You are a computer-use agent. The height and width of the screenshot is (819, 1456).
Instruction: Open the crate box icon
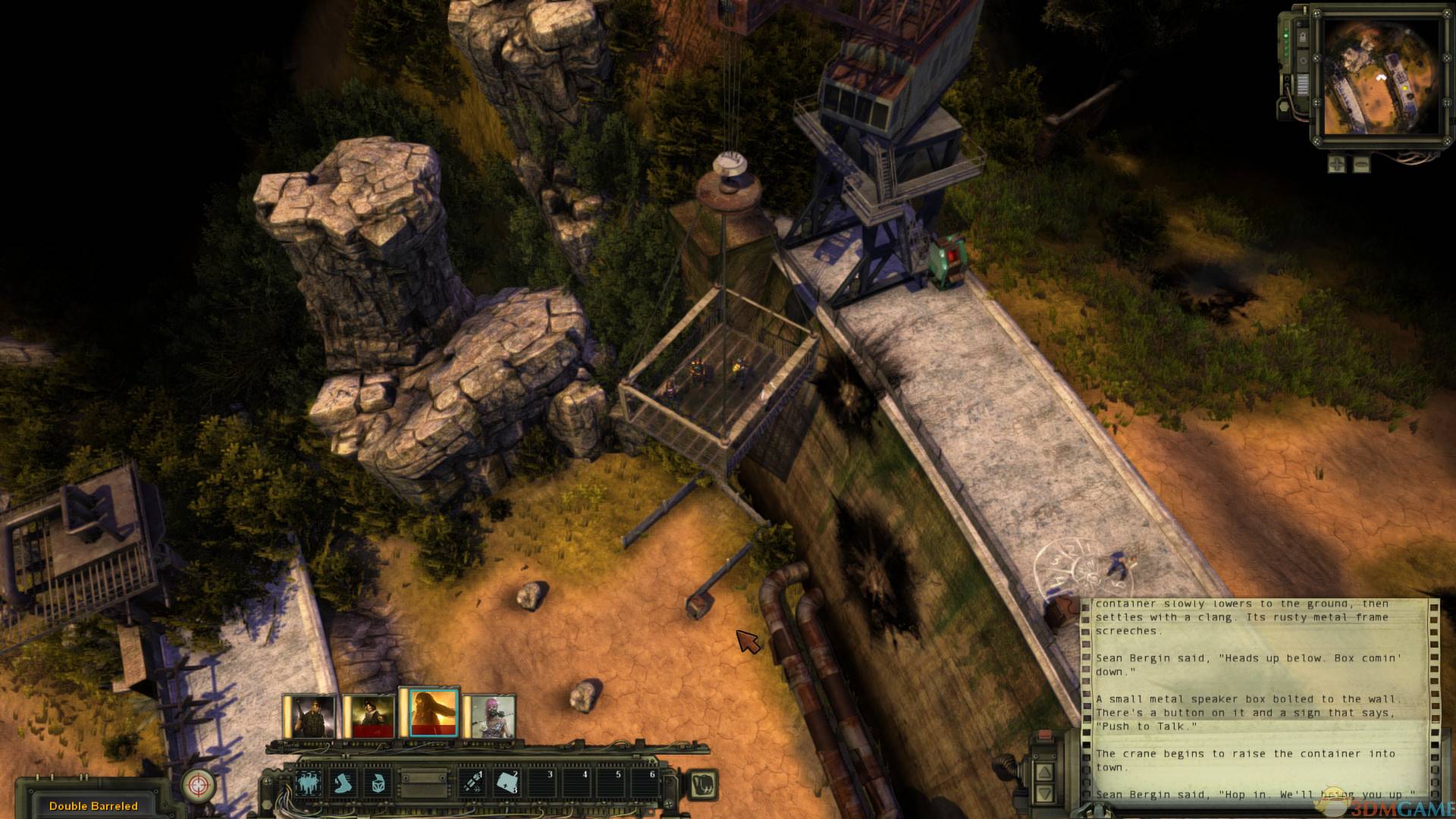(x=378, y=782)
